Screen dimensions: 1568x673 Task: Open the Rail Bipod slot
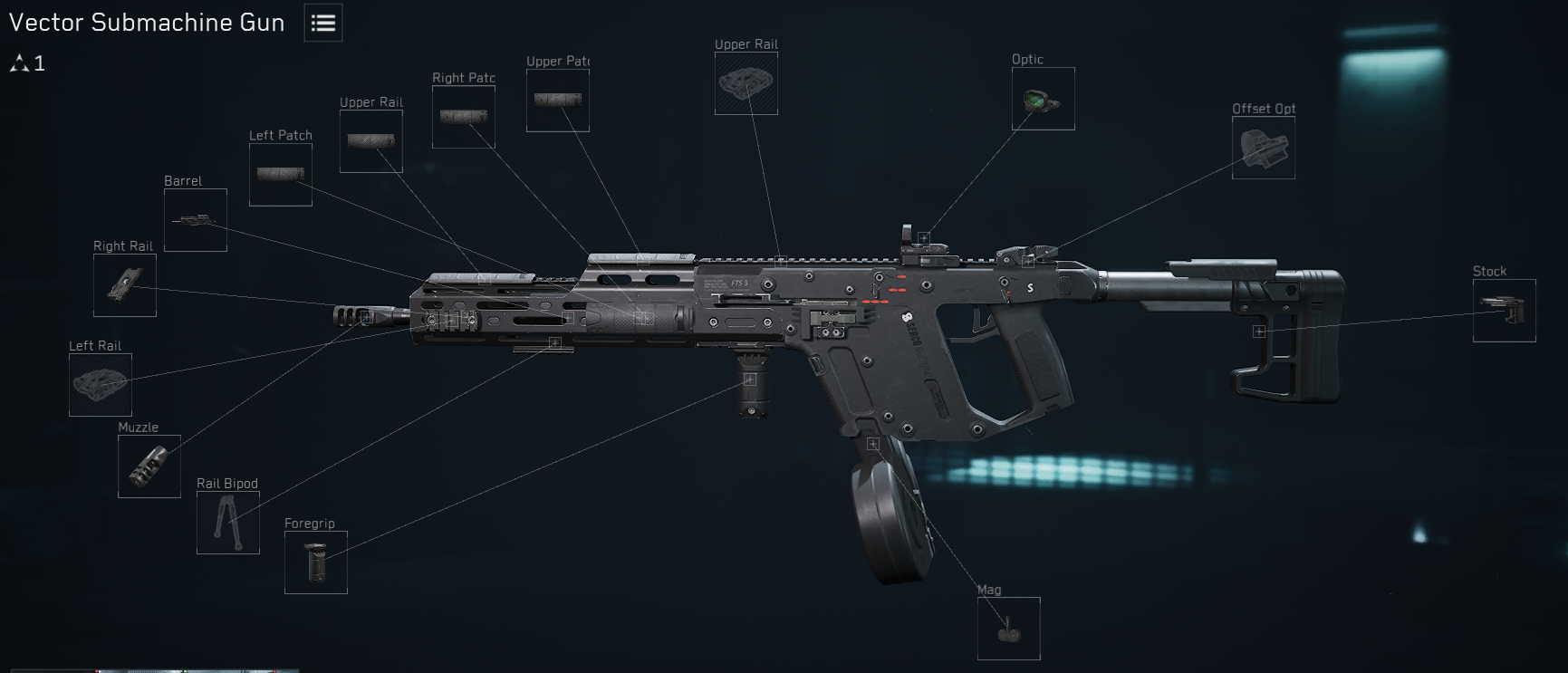(227, 524)
